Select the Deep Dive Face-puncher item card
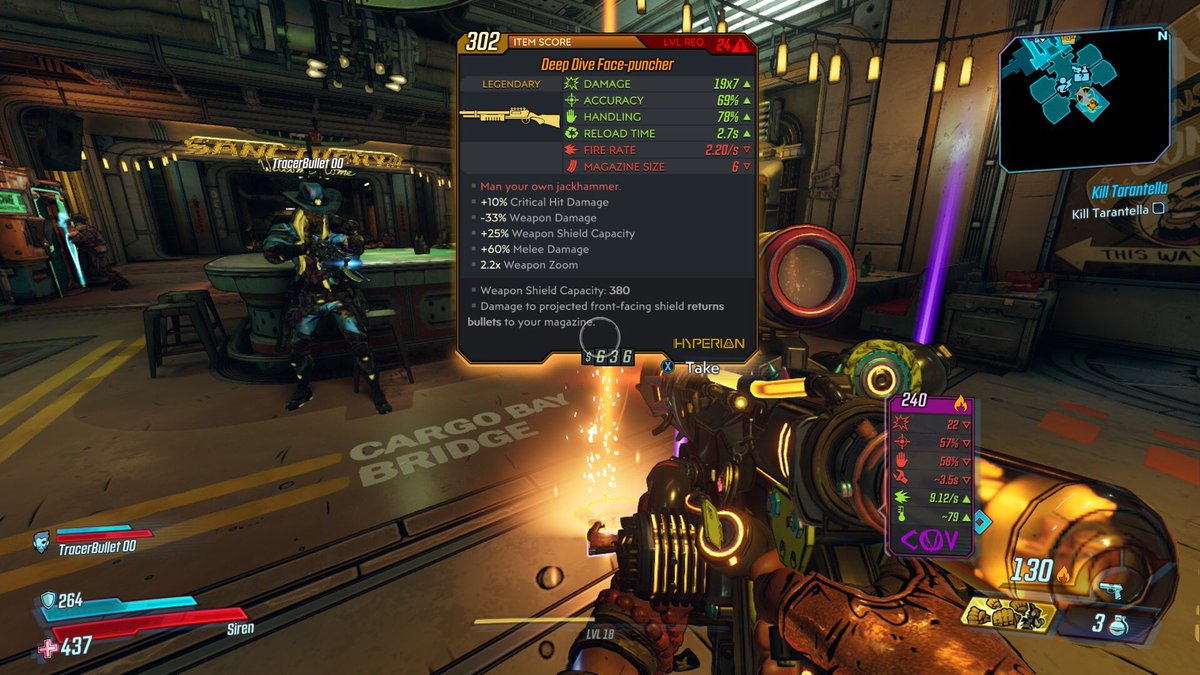 [607, 196]
